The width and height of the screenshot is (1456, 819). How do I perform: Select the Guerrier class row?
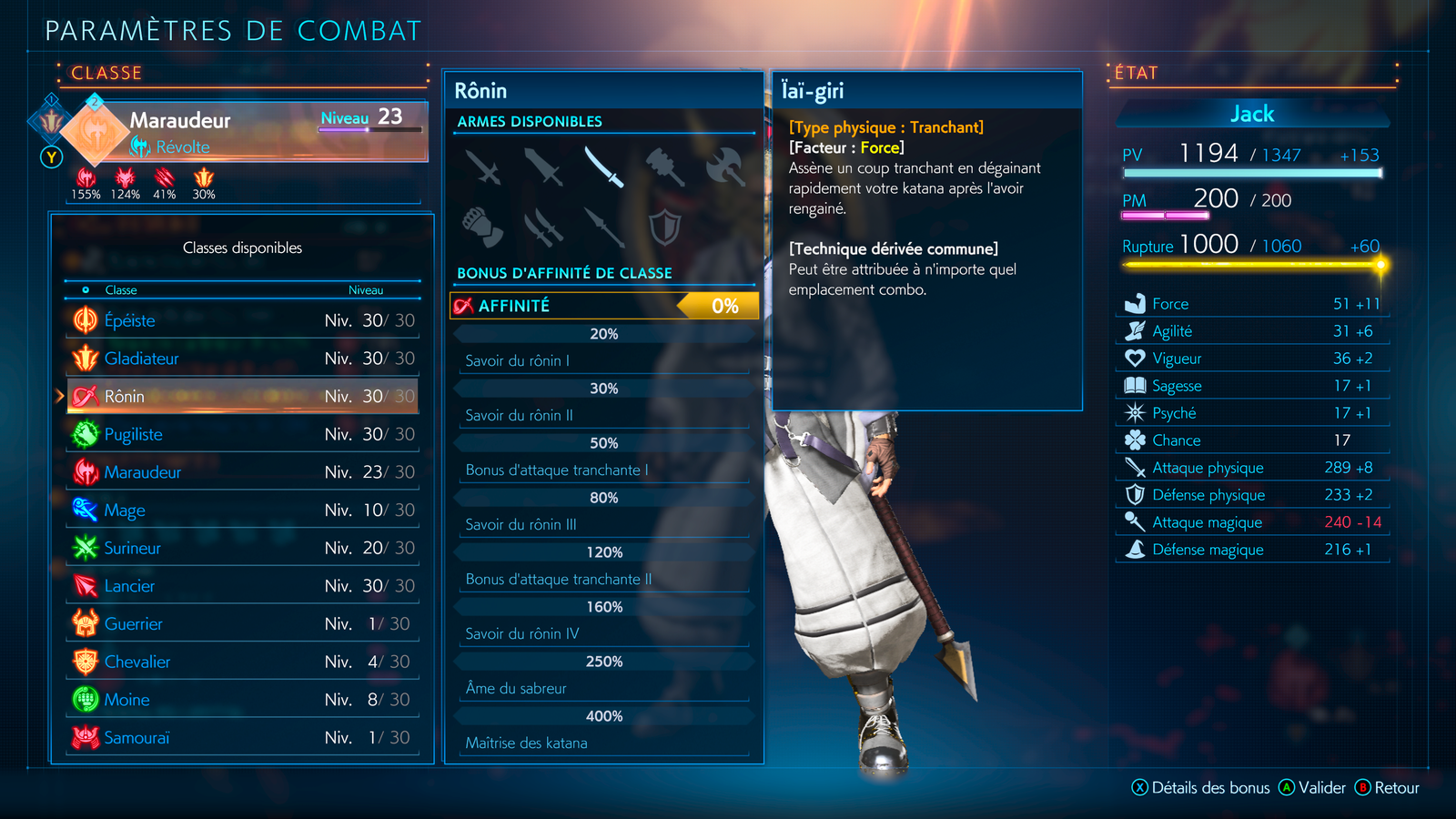(242, 624)
